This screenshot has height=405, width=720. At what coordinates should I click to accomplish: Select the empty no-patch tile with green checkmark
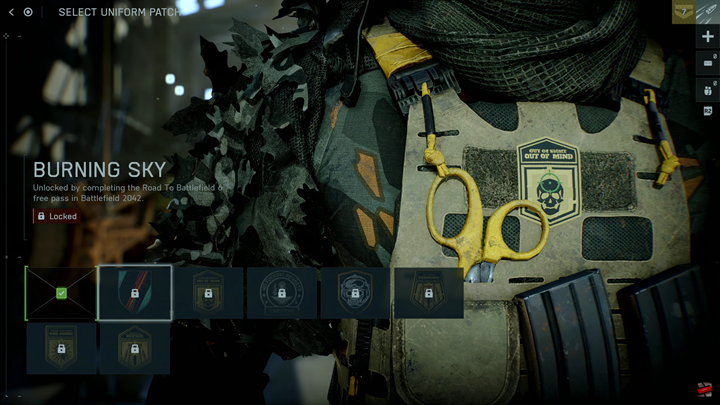(61, 293)
